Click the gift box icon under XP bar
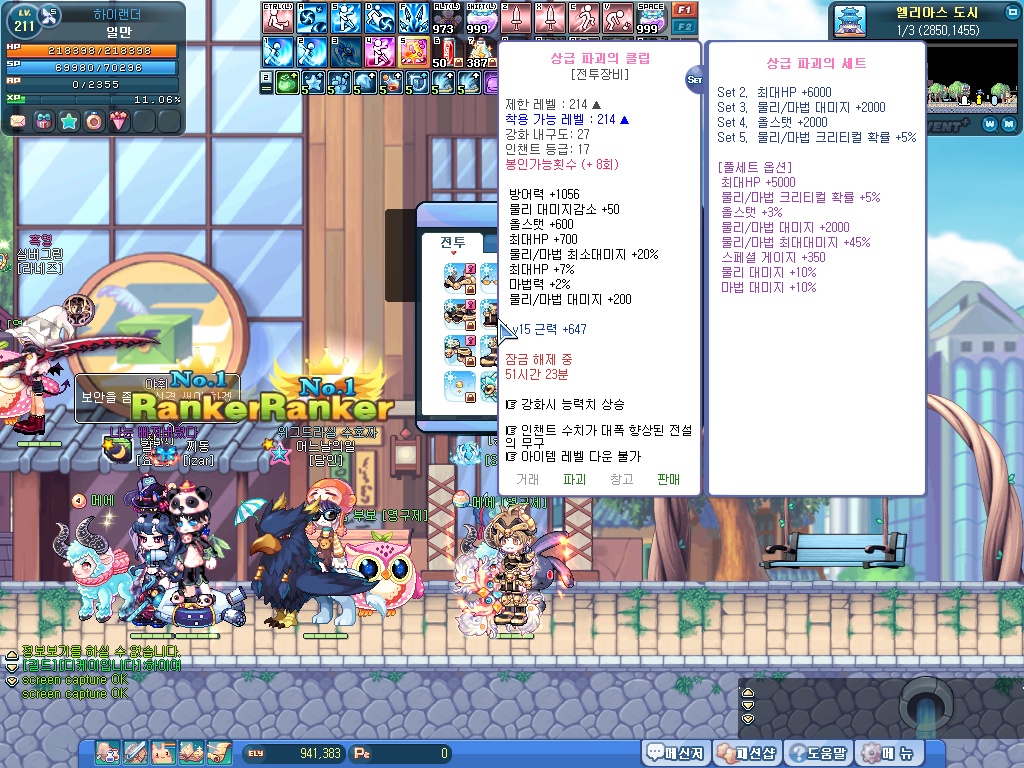The width and height of the screenshot is (1024, 768). pyautogui.click(x=43, y=122)
